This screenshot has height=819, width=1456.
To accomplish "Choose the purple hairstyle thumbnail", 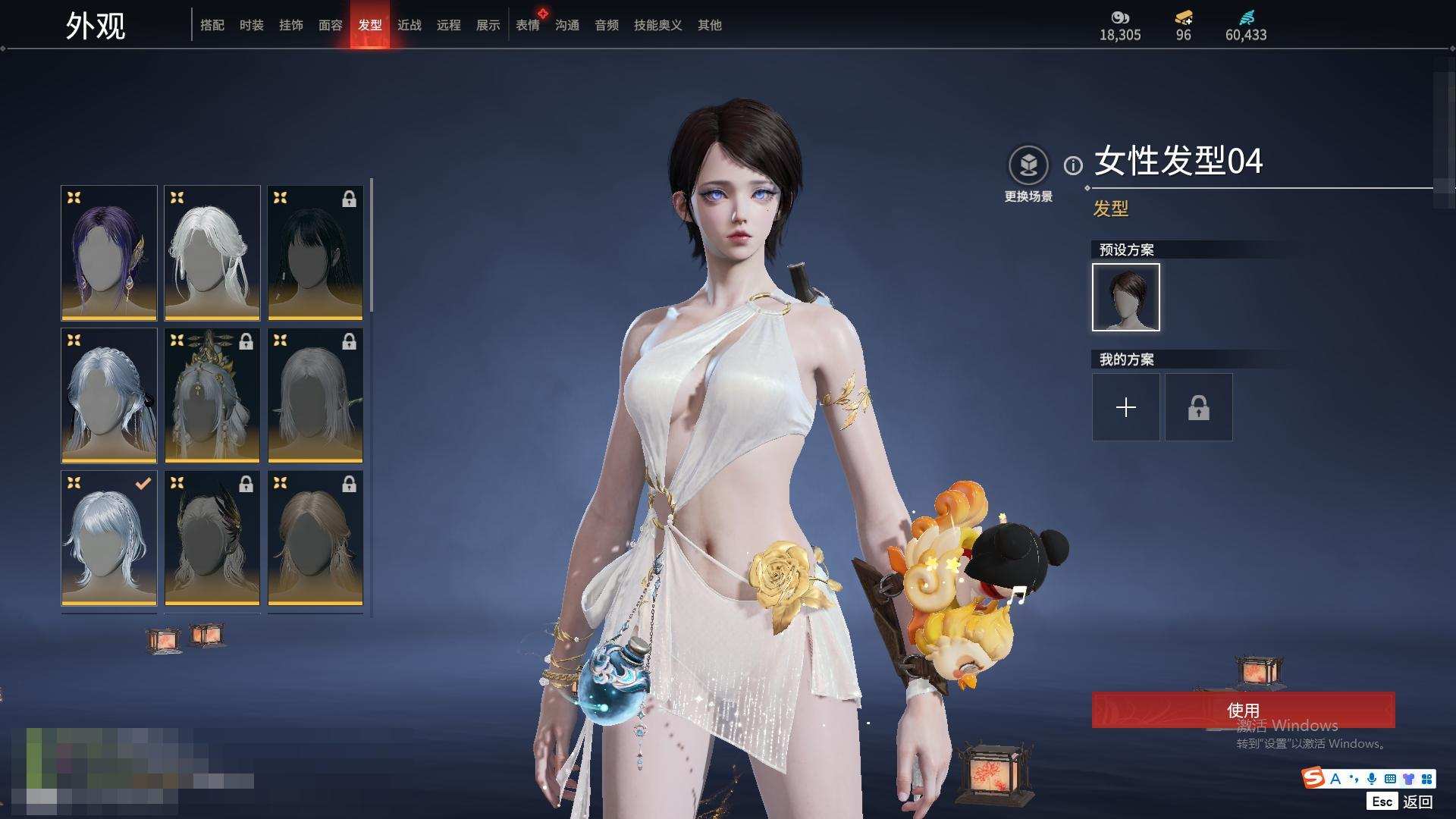I will point(109,253).
